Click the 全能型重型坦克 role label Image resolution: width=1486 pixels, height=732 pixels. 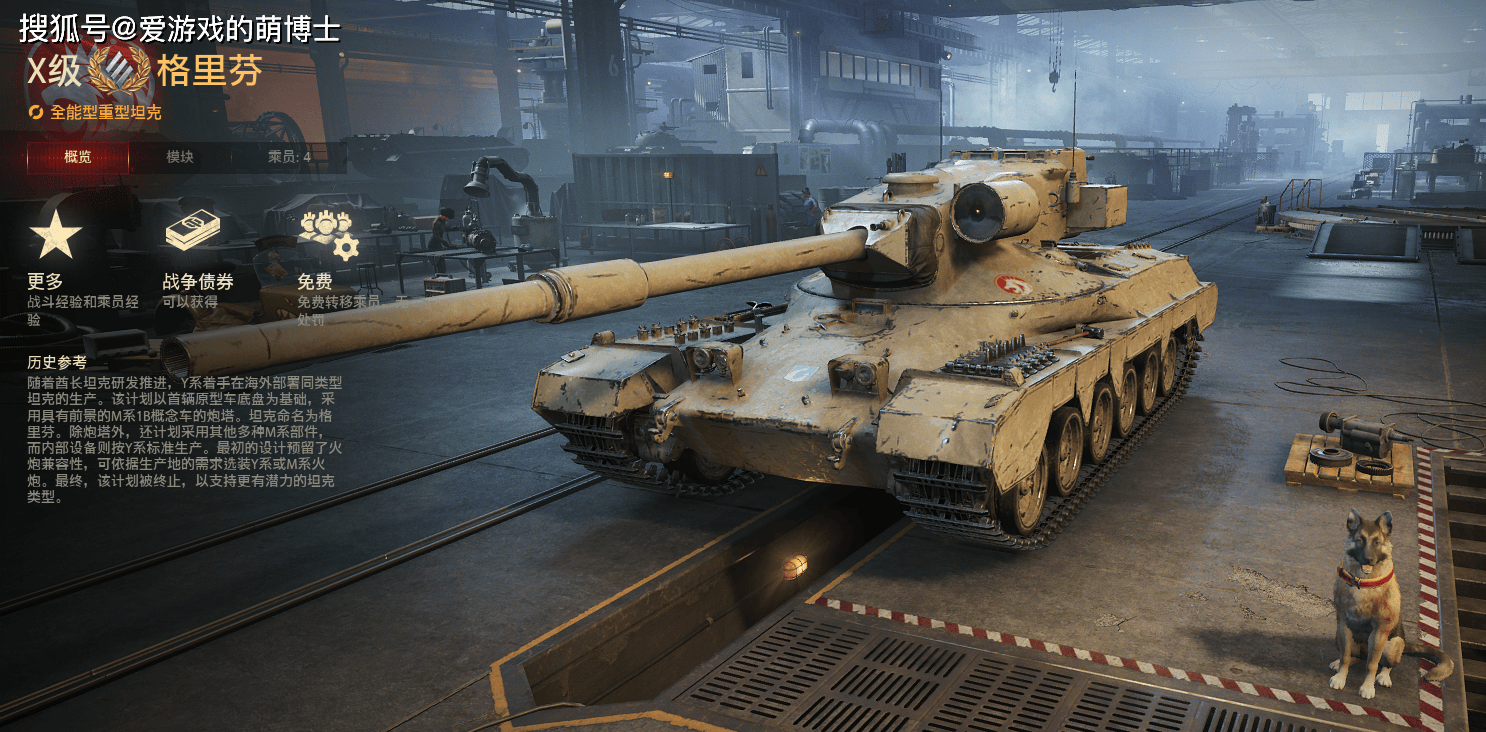[x=105, y=112]
